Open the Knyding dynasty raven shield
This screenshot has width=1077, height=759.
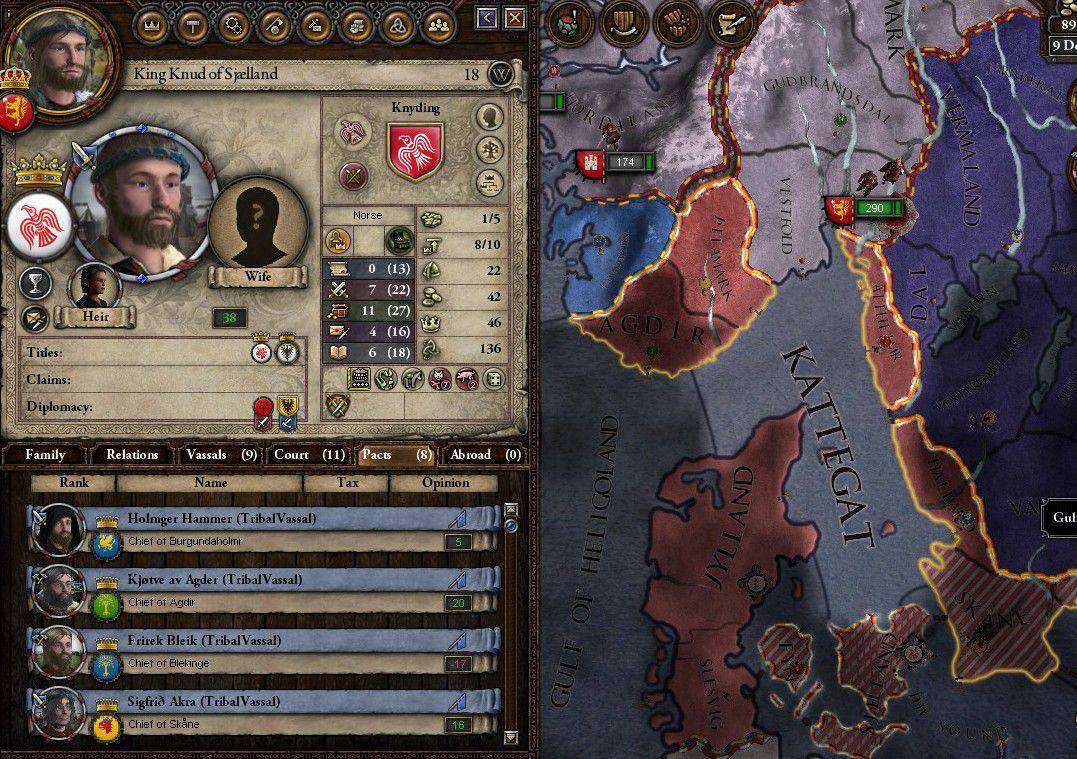[415, 150]
